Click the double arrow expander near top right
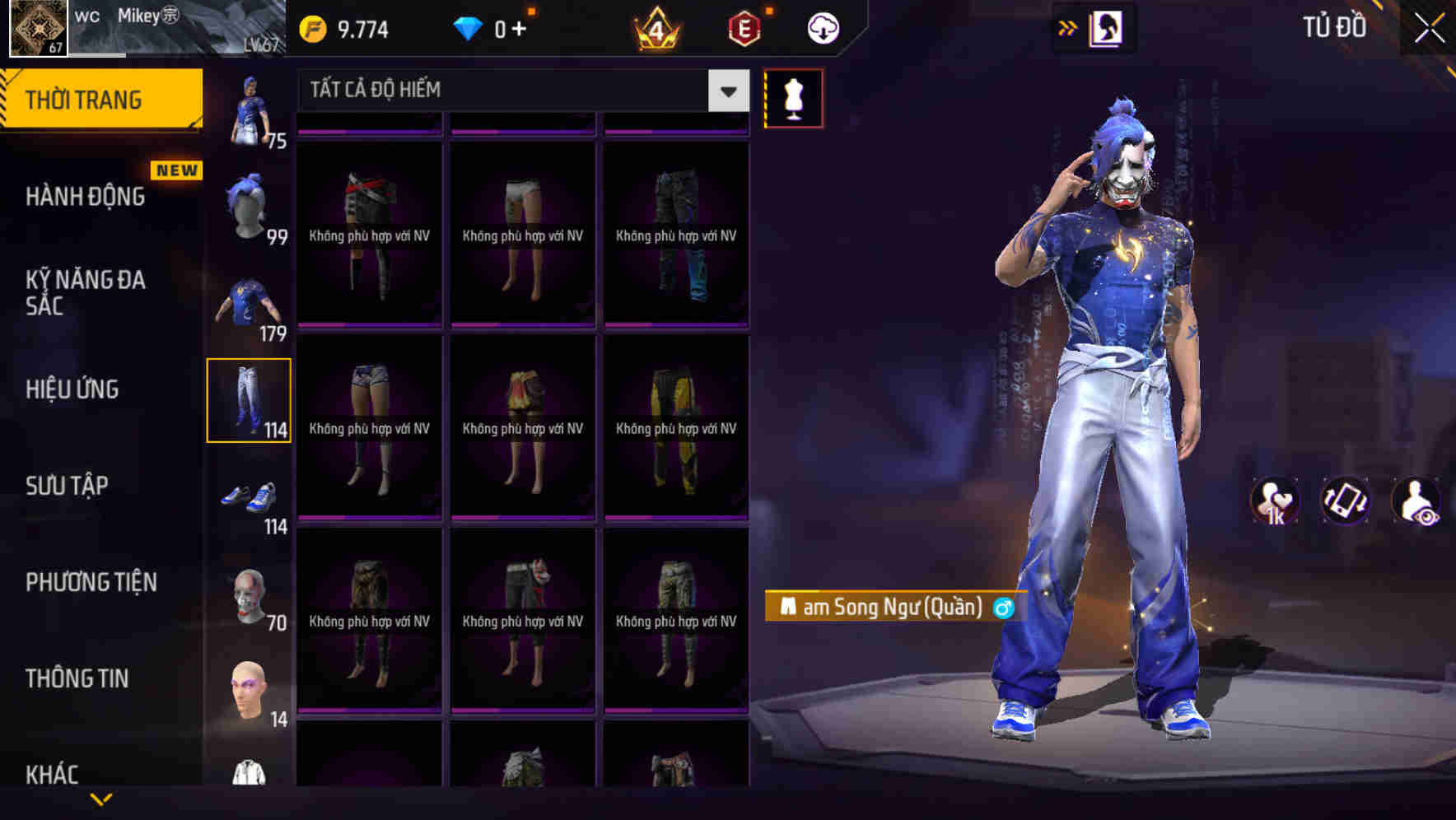Screen dimensions: 1456x820 [1067, 26]
